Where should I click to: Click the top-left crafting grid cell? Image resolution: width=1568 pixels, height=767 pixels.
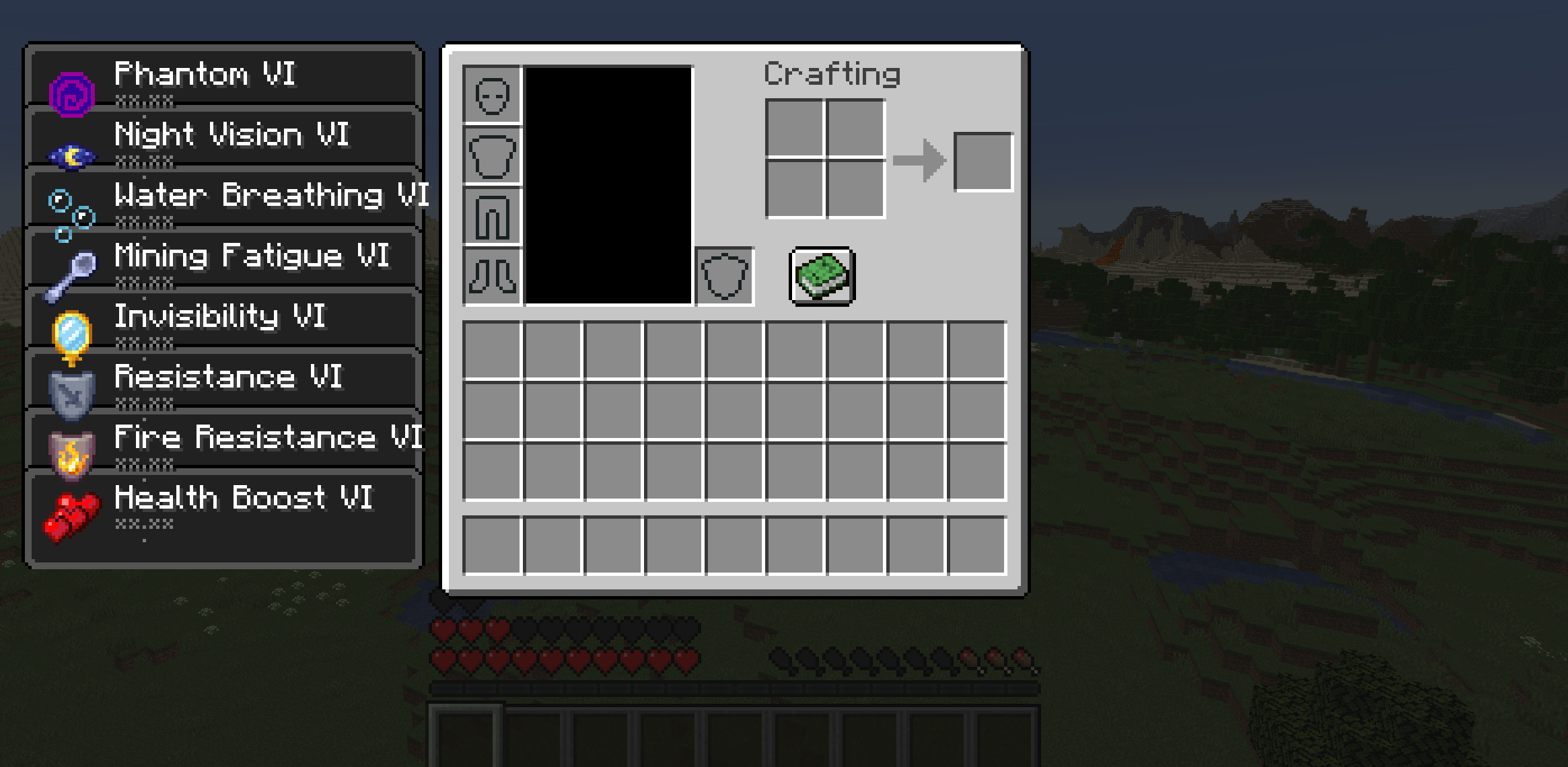(x=795, y=130)
